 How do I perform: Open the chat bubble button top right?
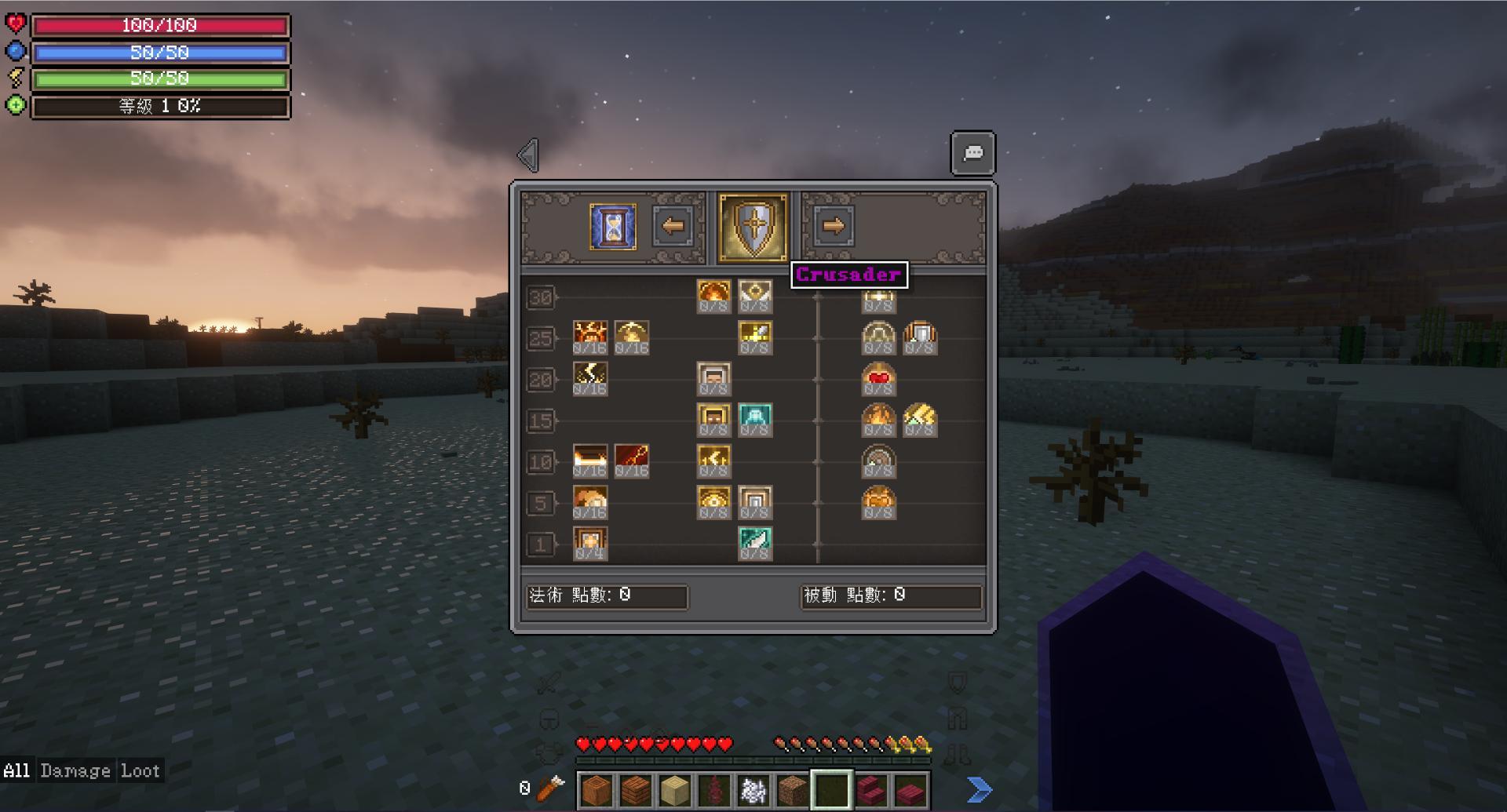pos(972,153)
